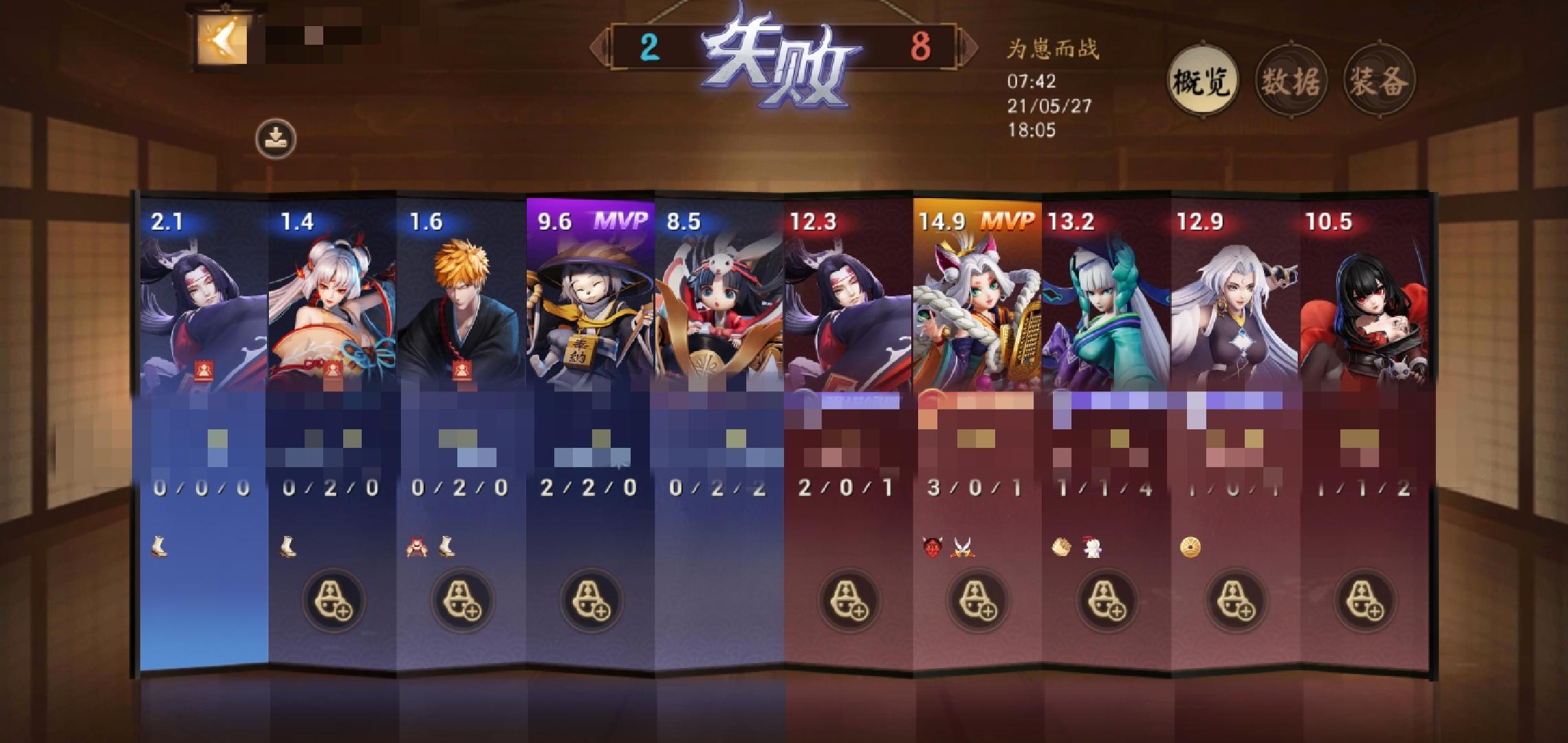Viewport: 1568px width, 743px height.
Task: Click the gold coin badge under the 12.9 player
Action: point(1191,548)
